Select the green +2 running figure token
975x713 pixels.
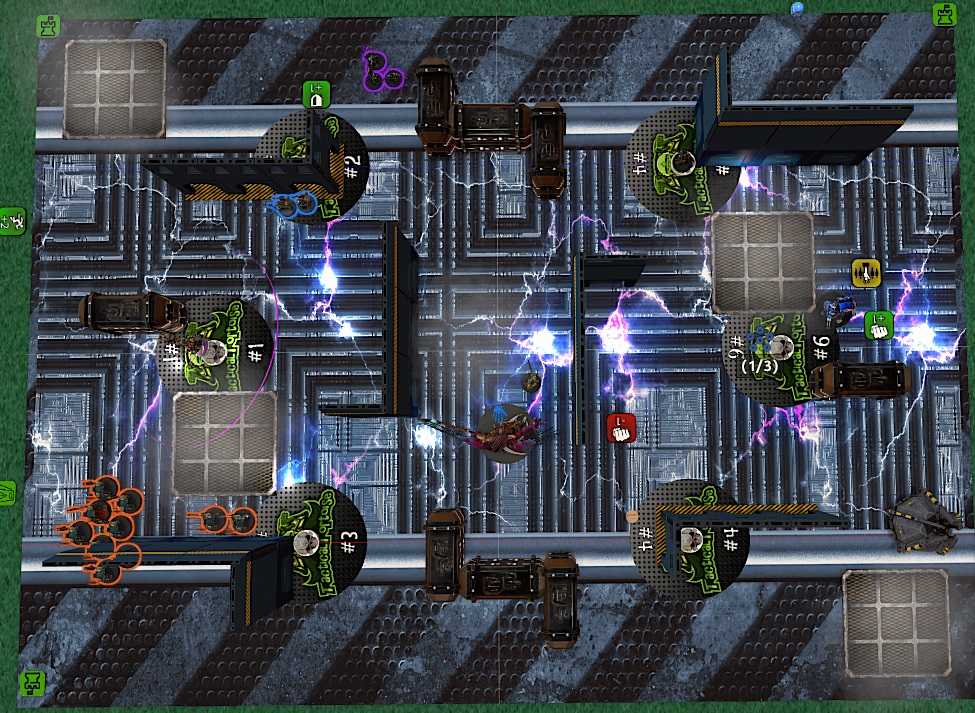point(11,218)
